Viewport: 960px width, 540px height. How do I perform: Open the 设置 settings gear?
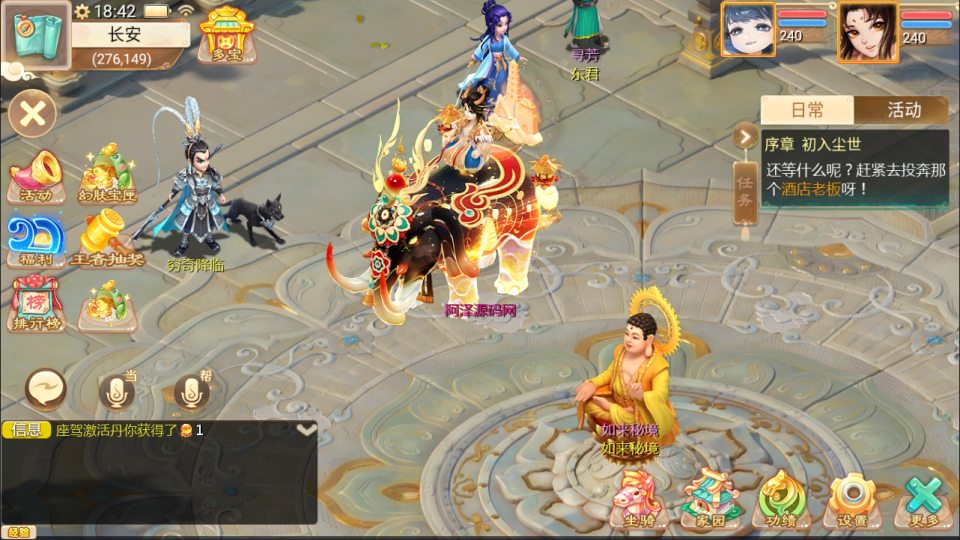point(853,497)
